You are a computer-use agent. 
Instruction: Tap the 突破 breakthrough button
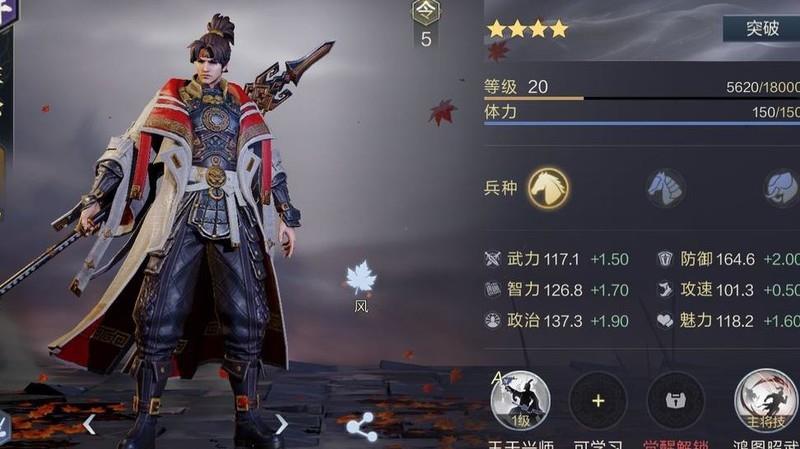pos(762,28)
